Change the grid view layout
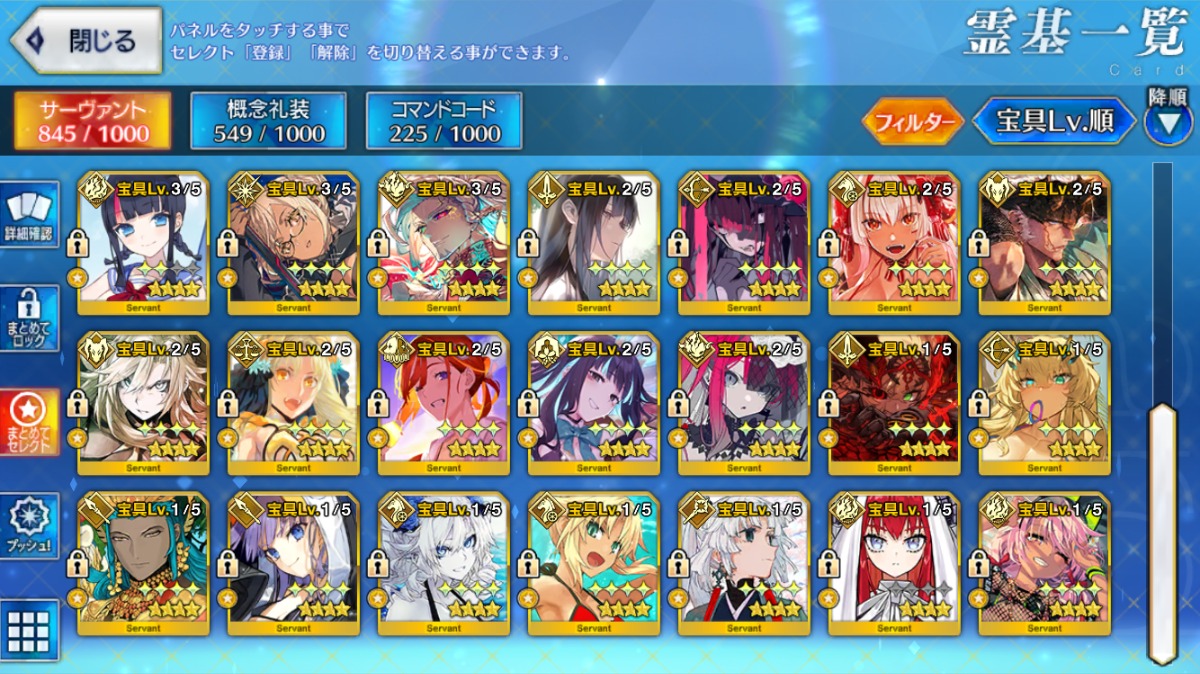Viewport: 1200px width, 674px height. point(30,630)
